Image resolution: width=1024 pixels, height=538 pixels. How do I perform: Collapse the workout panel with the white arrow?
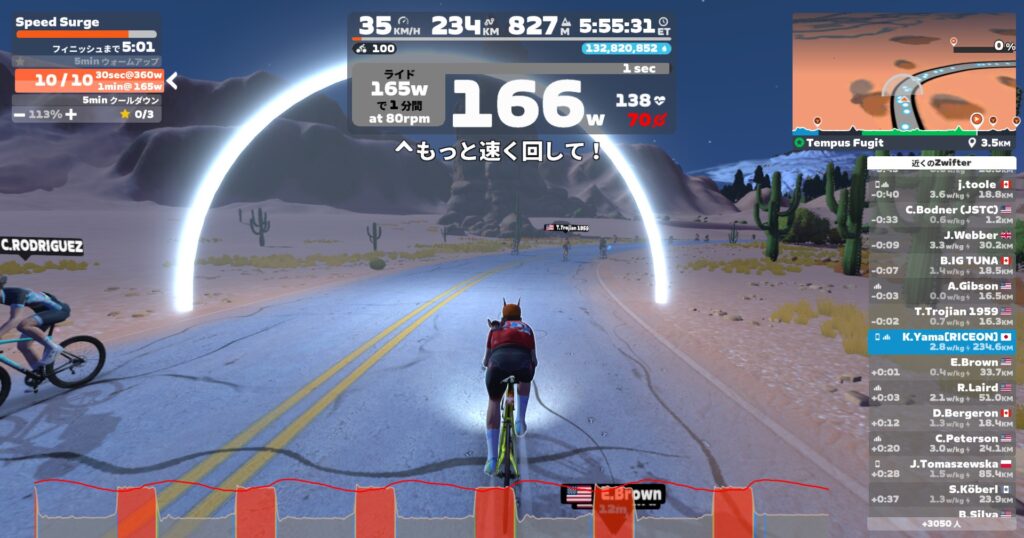click(172, 80)
